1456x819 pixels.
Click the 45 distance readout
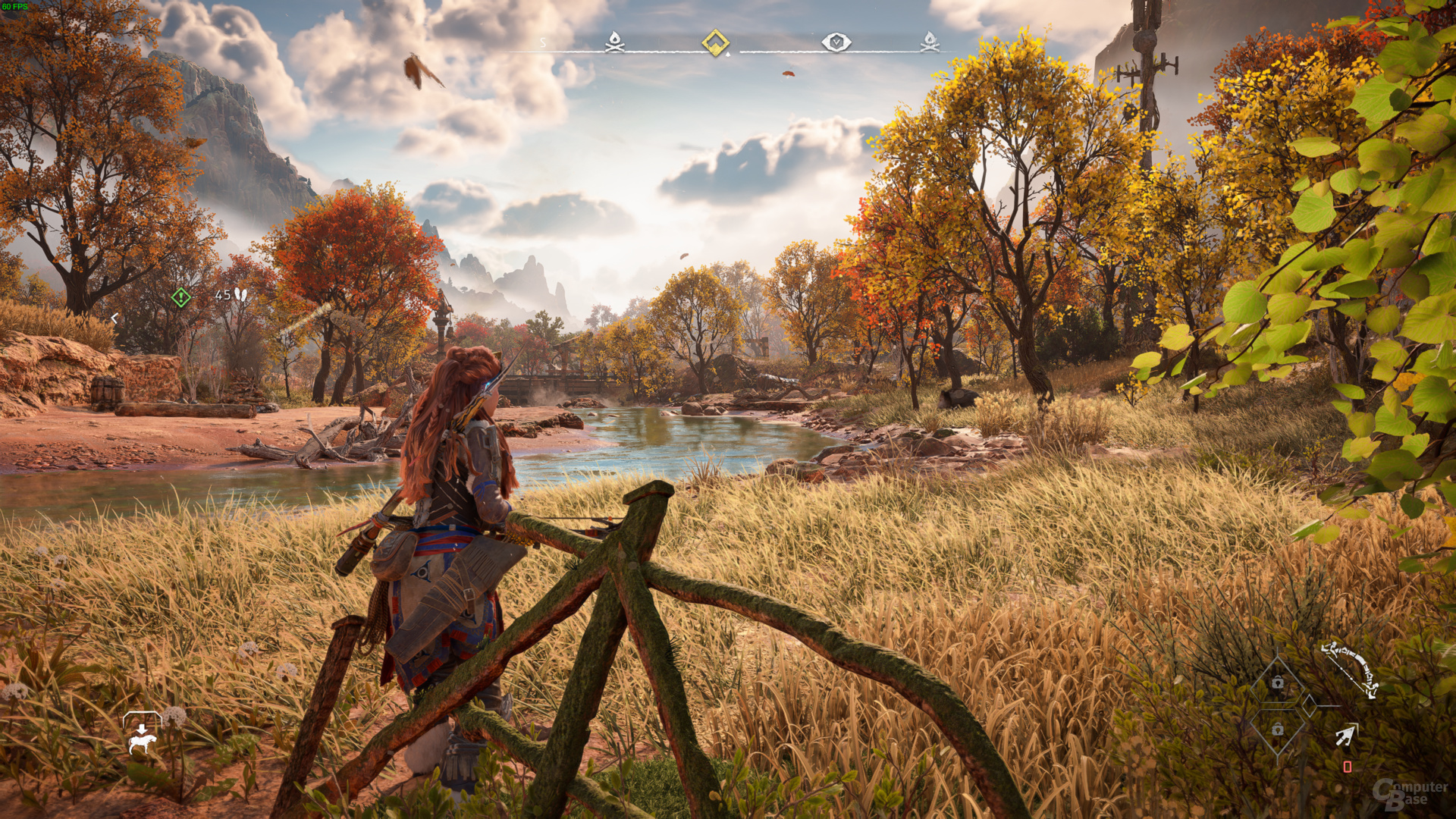[x=223, y=294]
